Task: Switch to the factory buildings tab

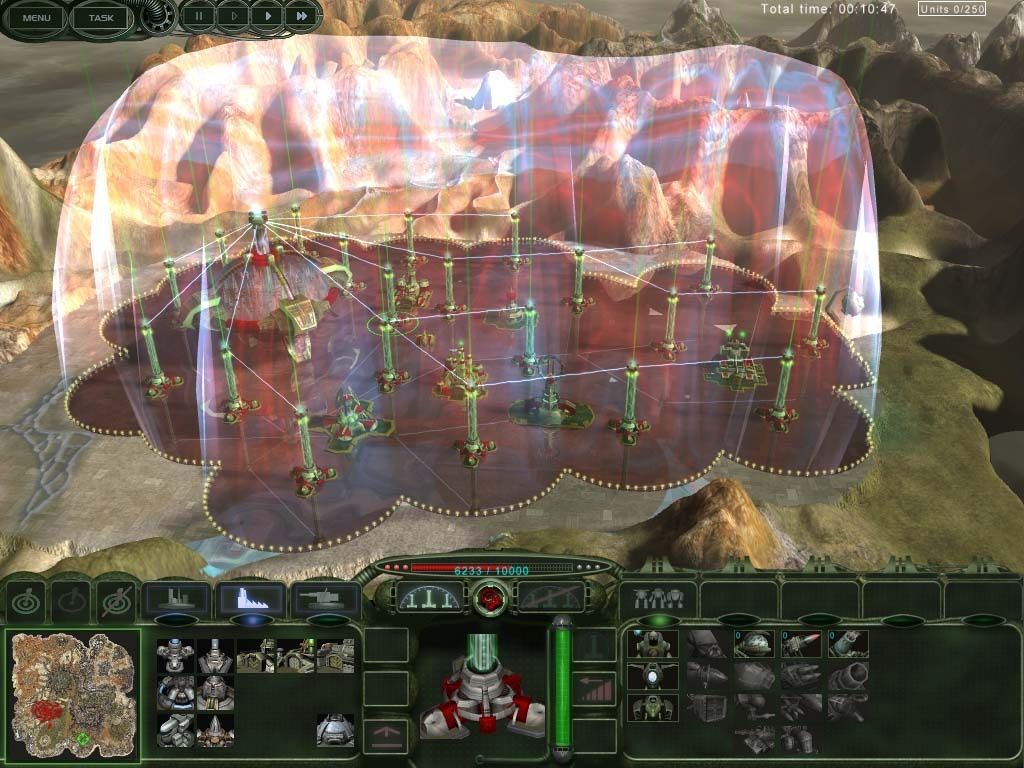Action: (x=177, y=599)
